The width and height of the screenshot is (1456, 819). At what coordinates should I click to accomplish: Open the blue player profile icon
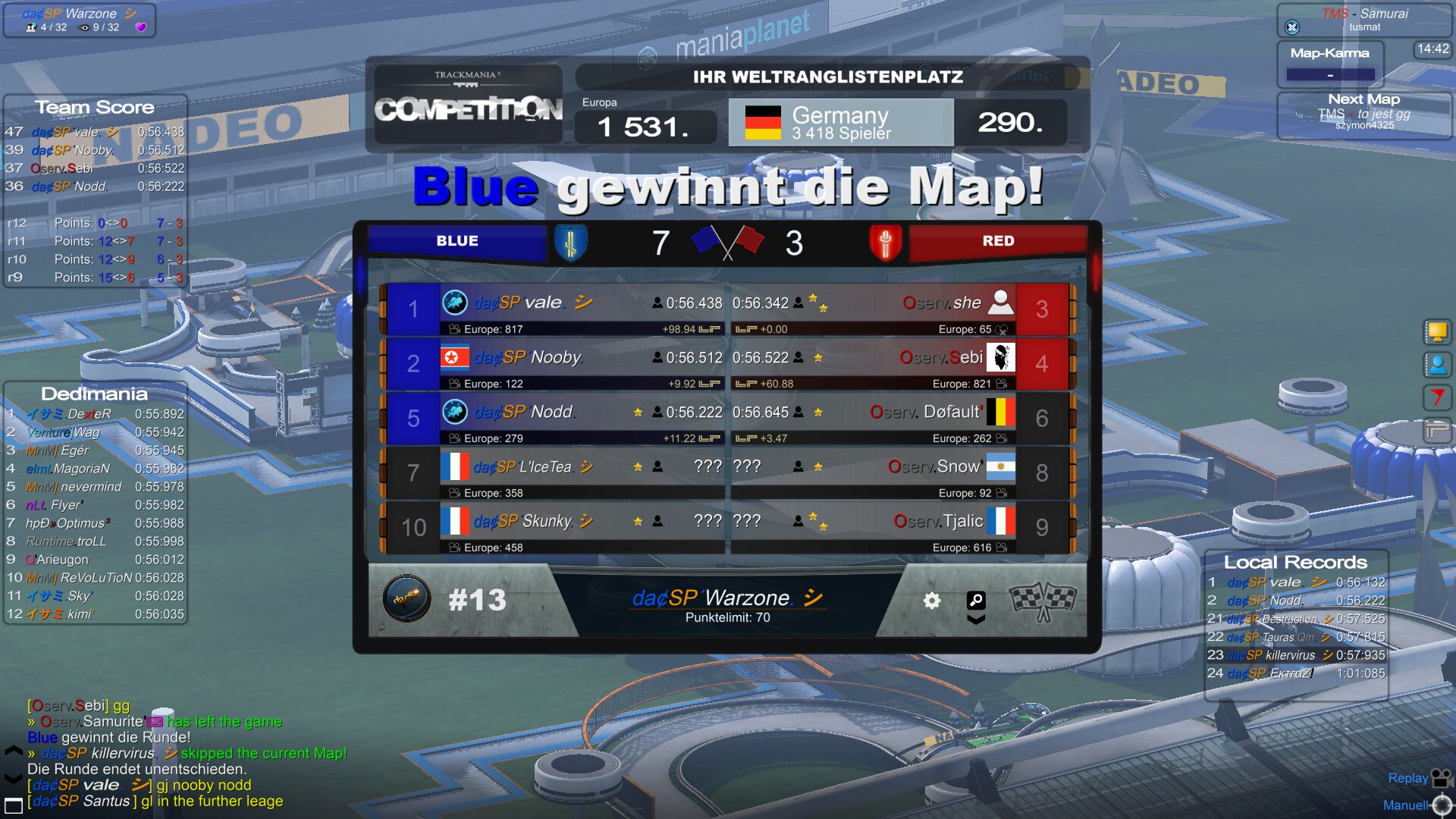(1437, 365)
